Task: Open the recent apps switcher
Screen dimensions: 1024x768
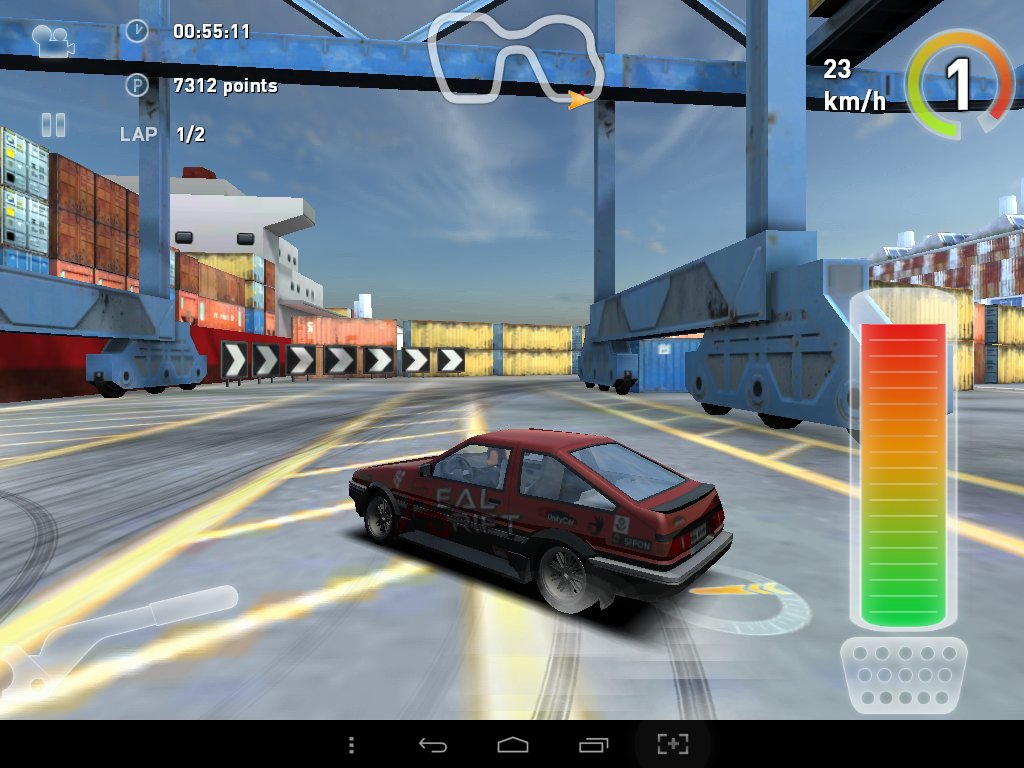Action: (593, 745)
